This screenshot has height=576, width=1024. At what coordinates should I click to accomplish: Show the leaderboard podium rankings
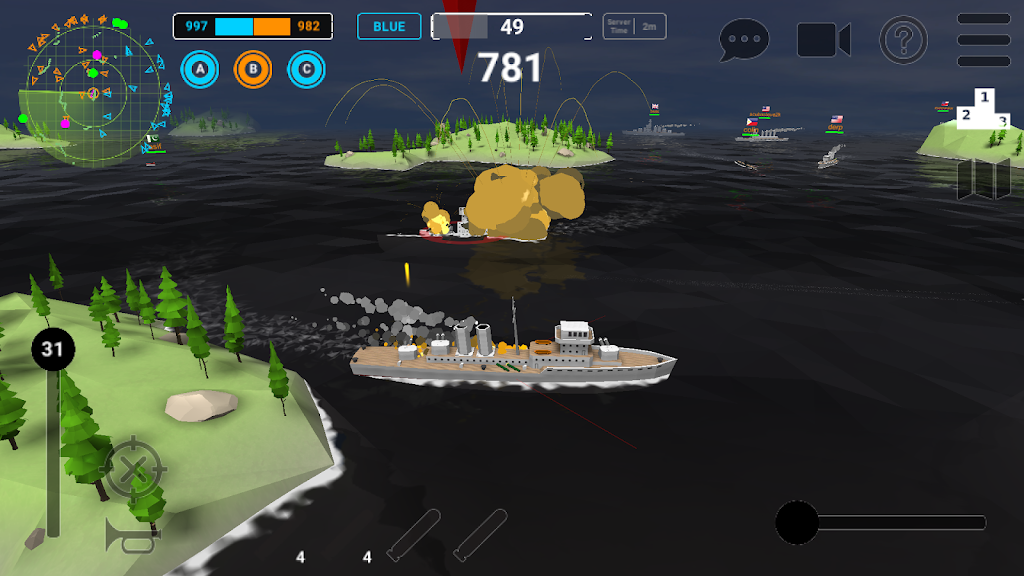pyautogui.click(x=984, y=110)
